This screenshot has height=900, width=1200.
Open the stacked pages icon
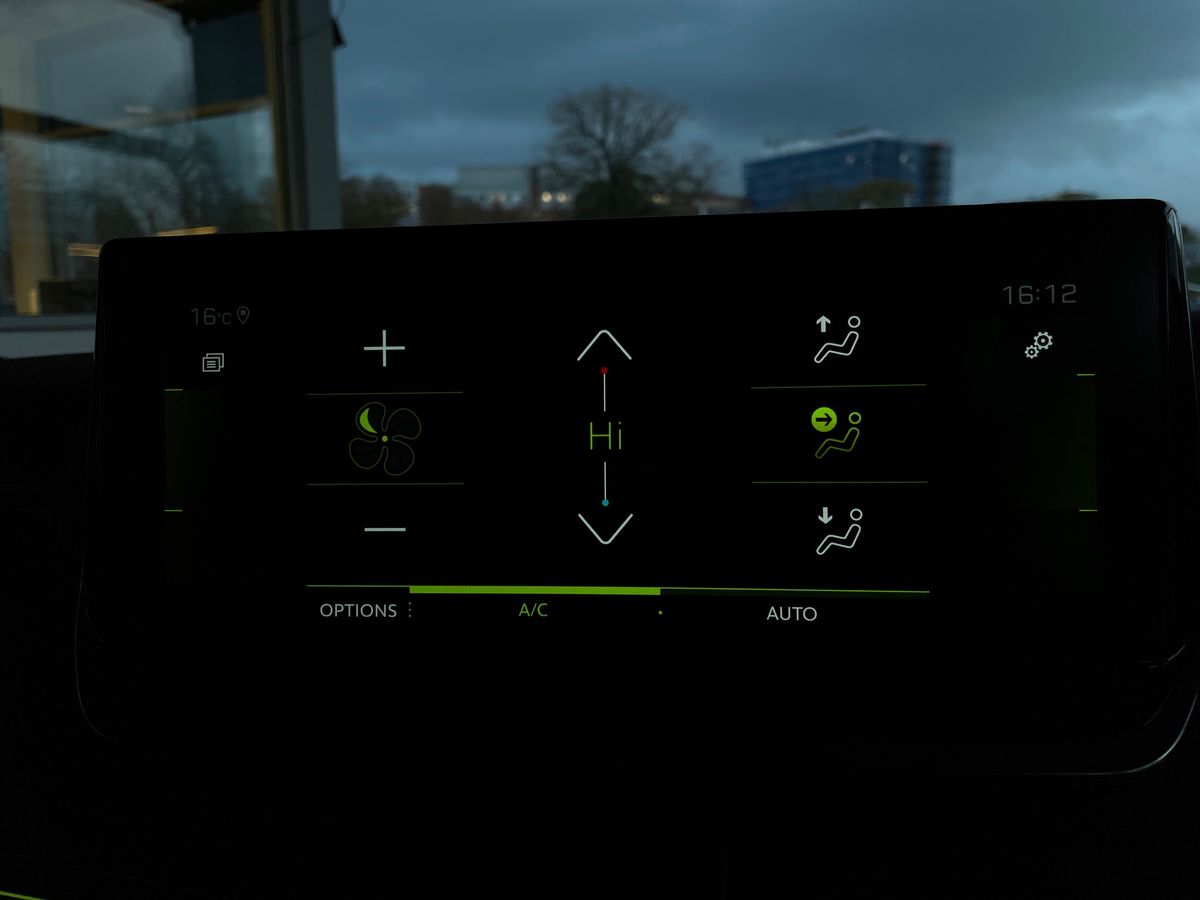213,362
